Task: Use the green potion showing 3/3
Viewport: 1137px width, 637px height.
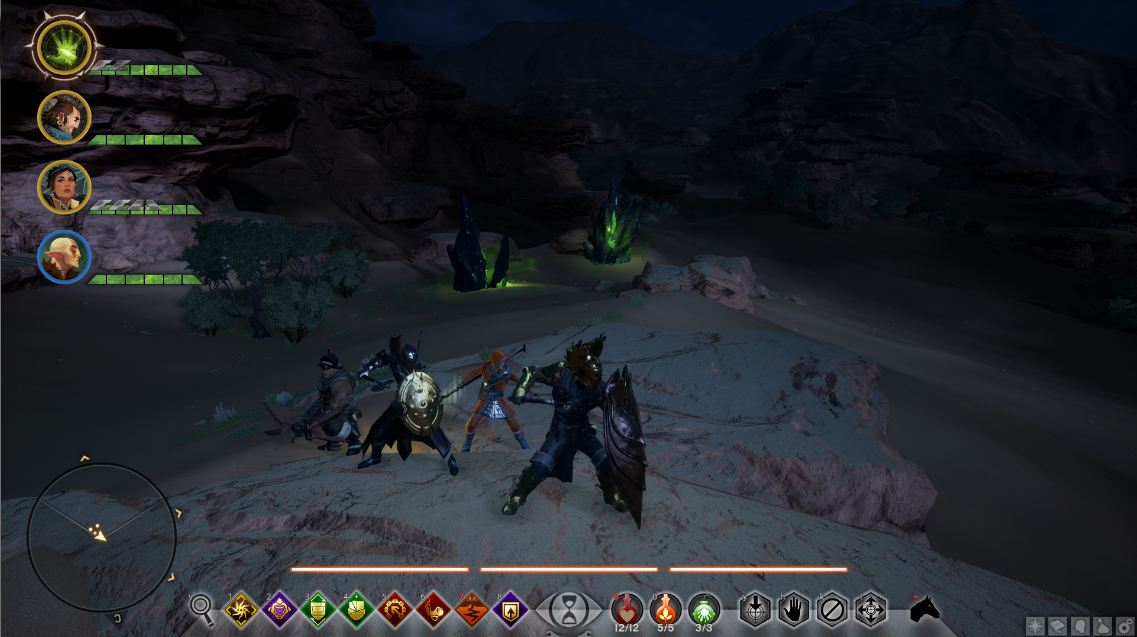Action: tap(705, 606)
